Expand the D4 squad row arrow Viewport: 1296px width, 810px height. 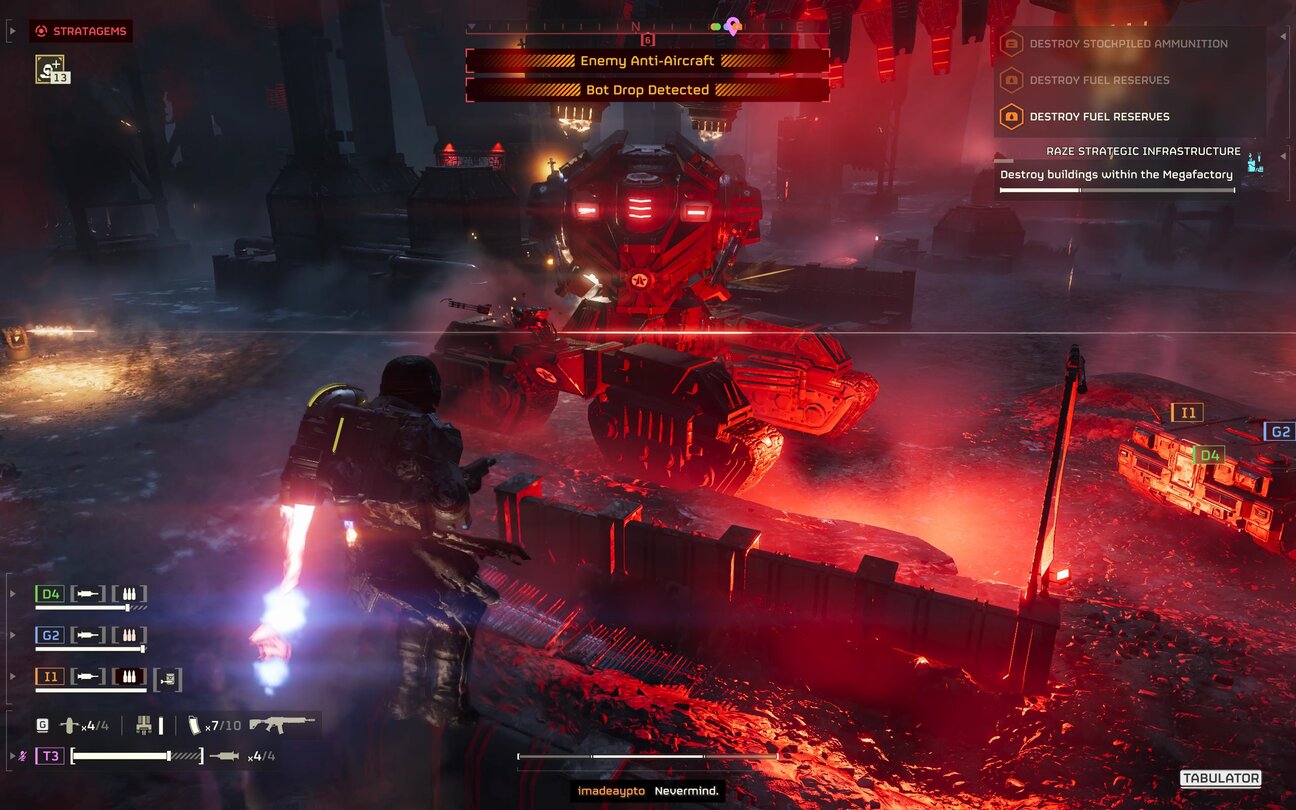[x=13, y=594]
